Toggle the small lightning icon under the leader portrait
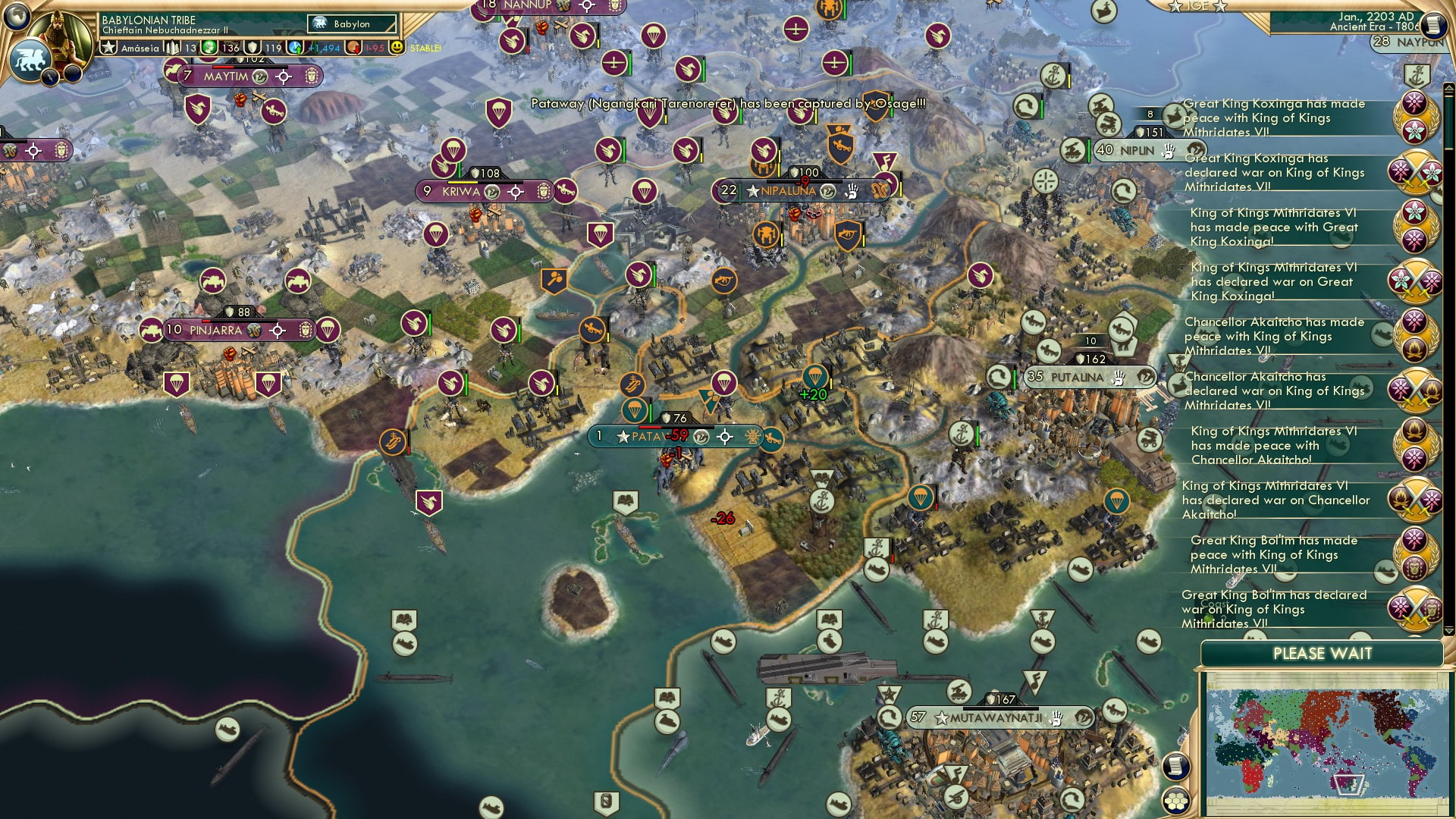This screenshot has height=819, width=1456. coord(51,76)
